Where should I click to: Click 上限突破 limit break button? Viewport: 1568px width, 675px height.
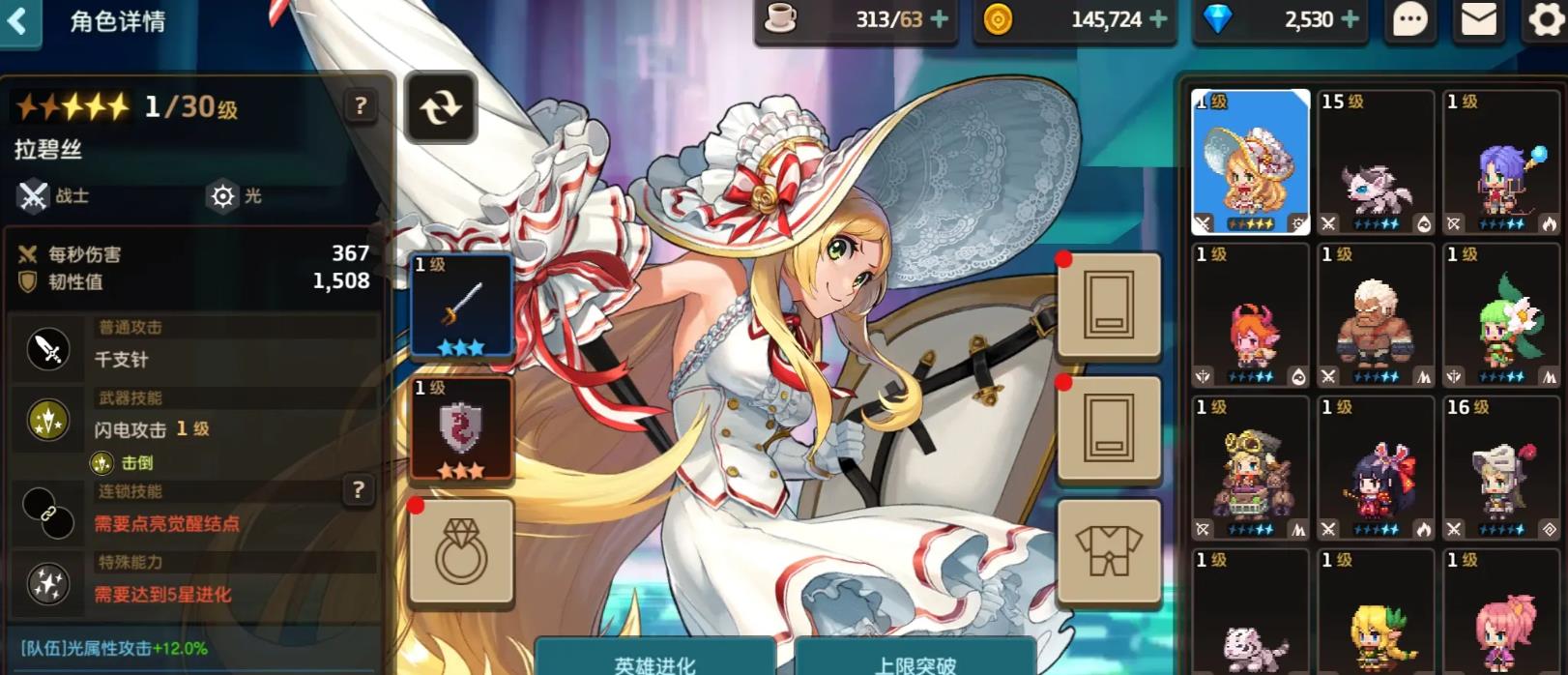pos(915,662)
